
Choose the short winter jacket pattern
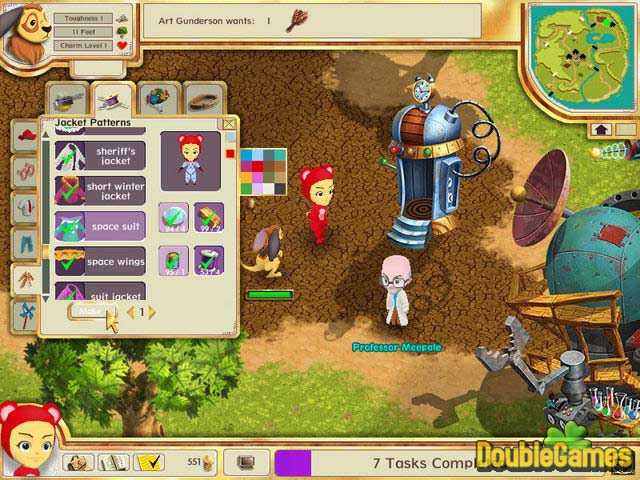tap(99, 190)
